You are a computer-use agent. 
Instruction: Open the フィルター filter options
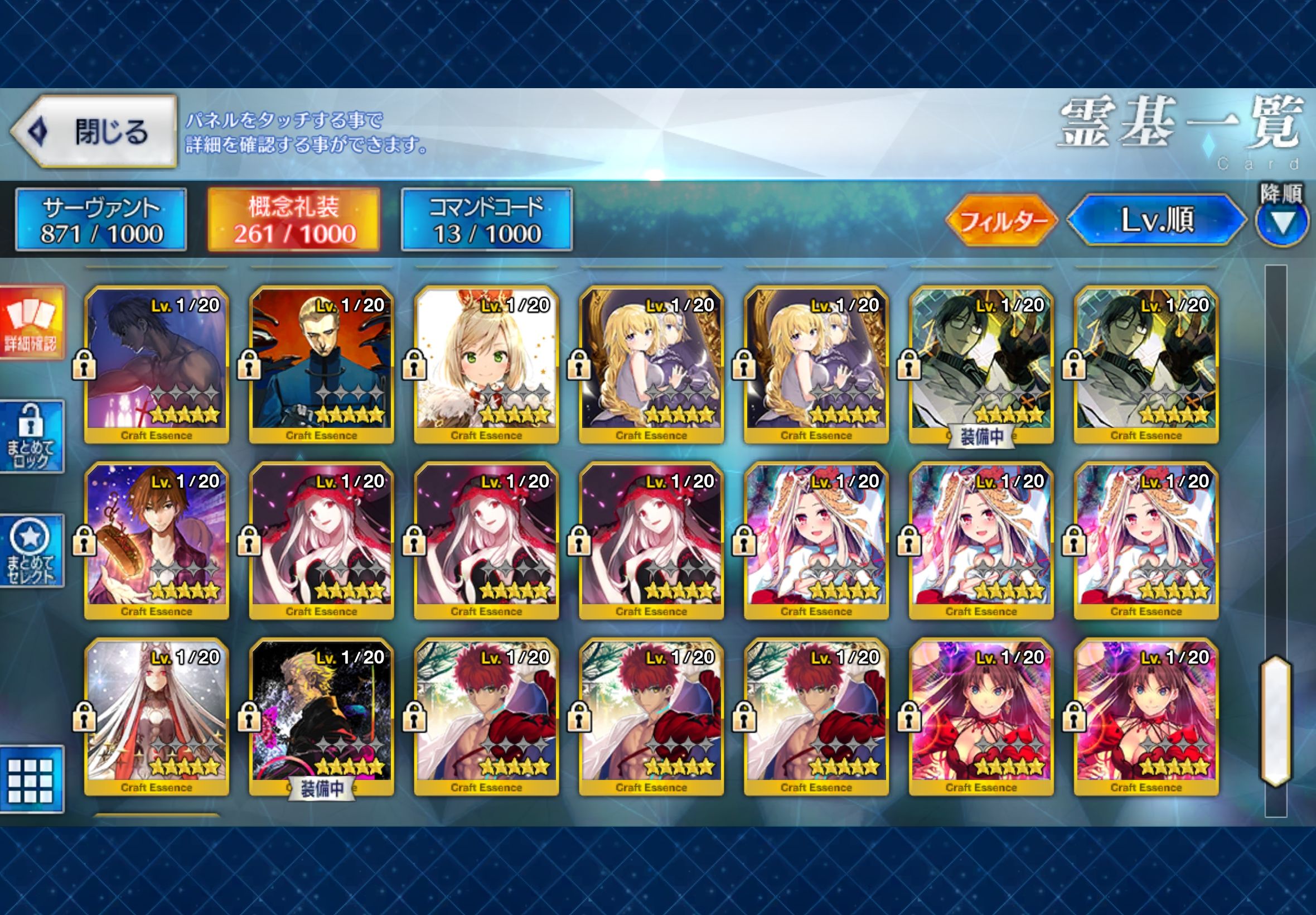click(x=1001, y=220)
